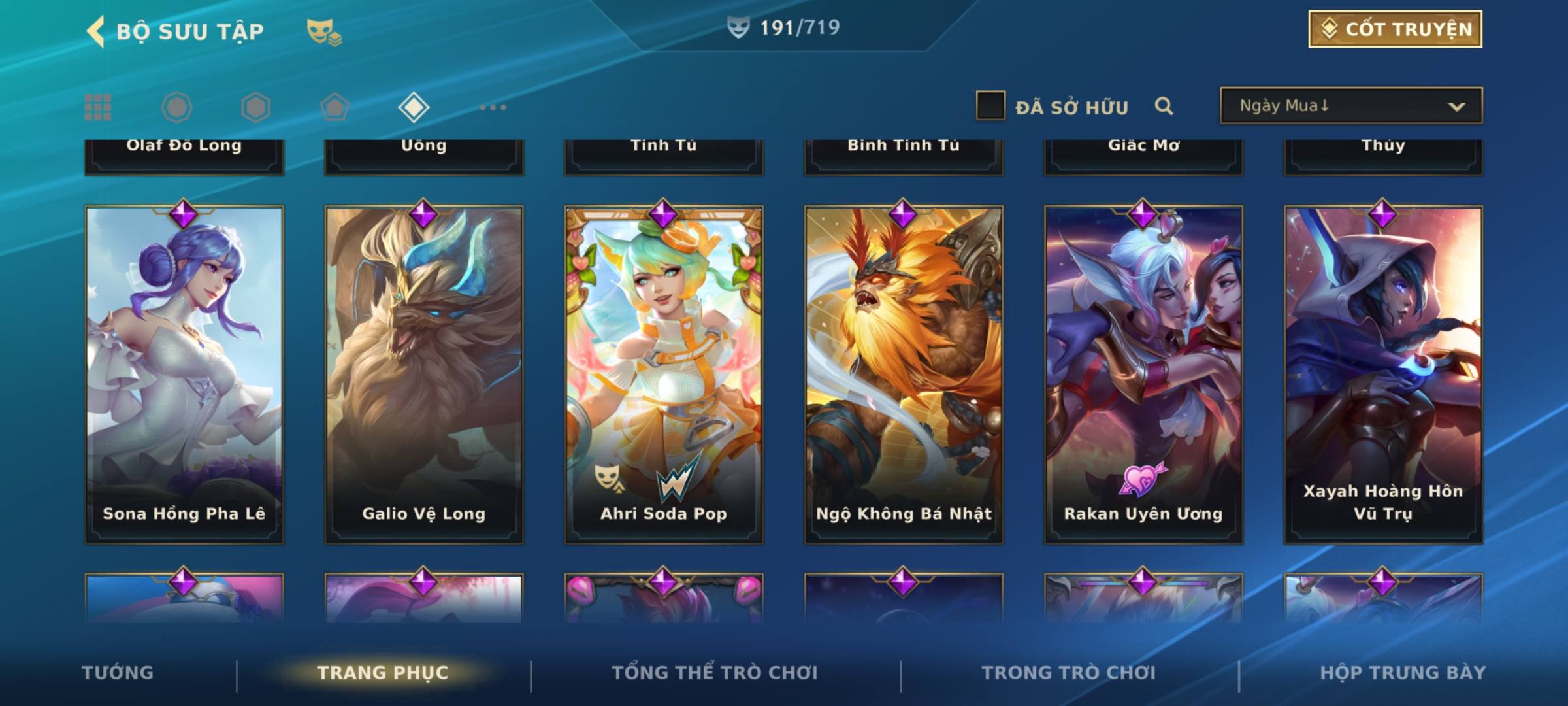The height and width of the screenshot is (706, 1568).
Task: Switch to Tổng Thể Trò Chơi tab
Action: [715, 673]
